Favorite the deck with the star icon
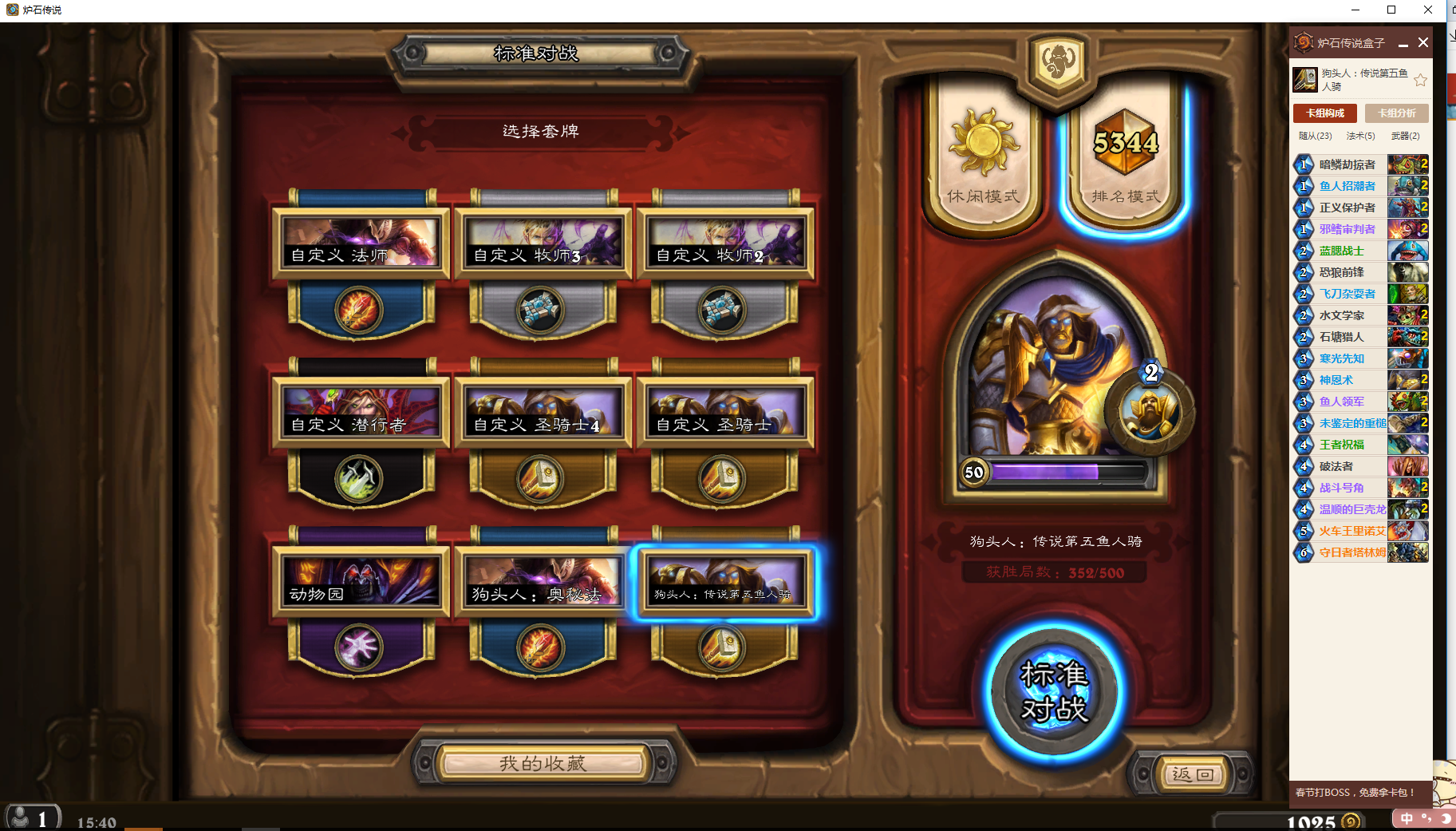Image resolution: width=1456 pixels, height=831 pixels. point(1420,80)
